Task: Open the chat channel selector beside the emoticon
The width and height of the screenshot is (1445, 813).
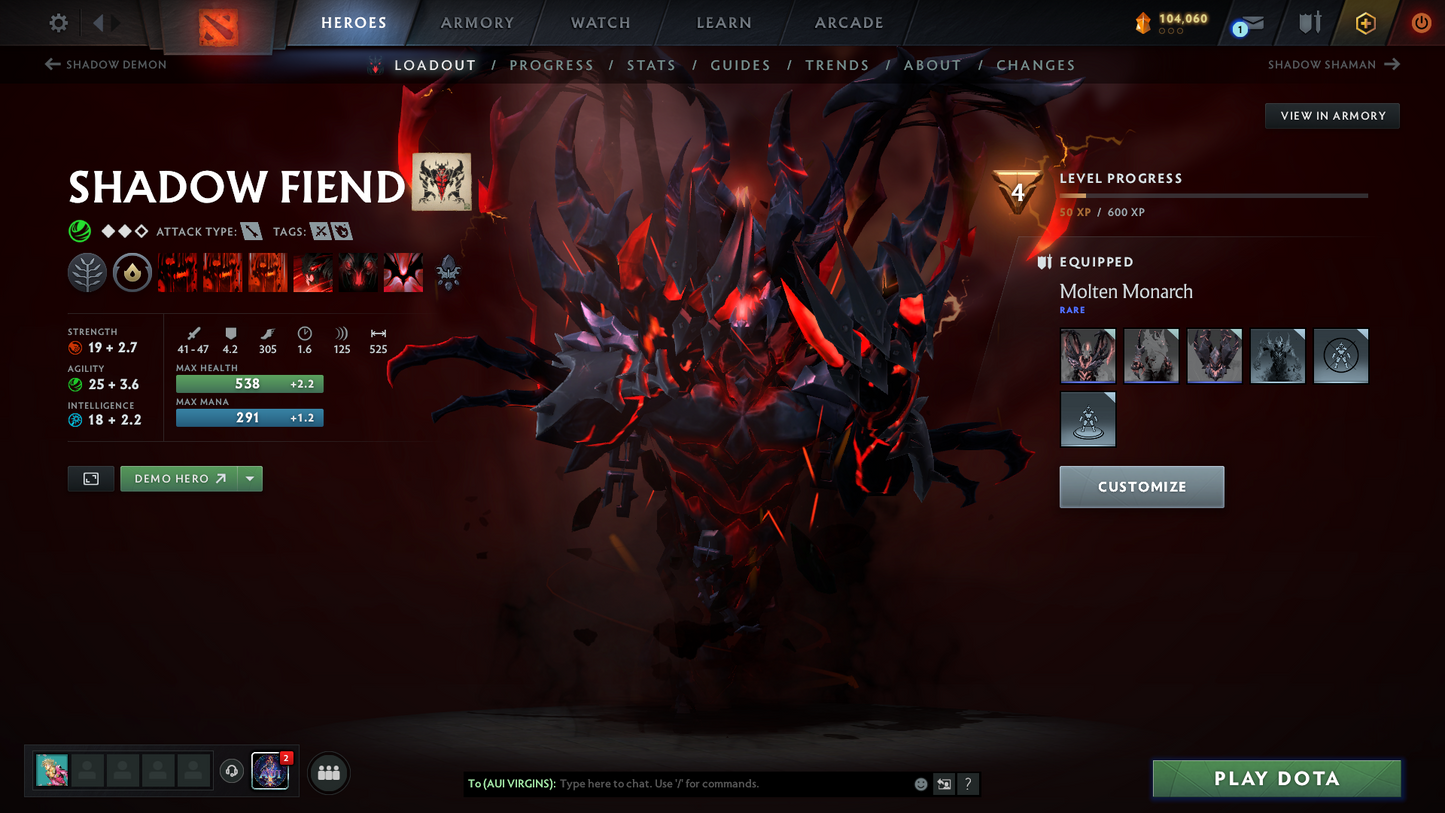Action: [943, 784]
